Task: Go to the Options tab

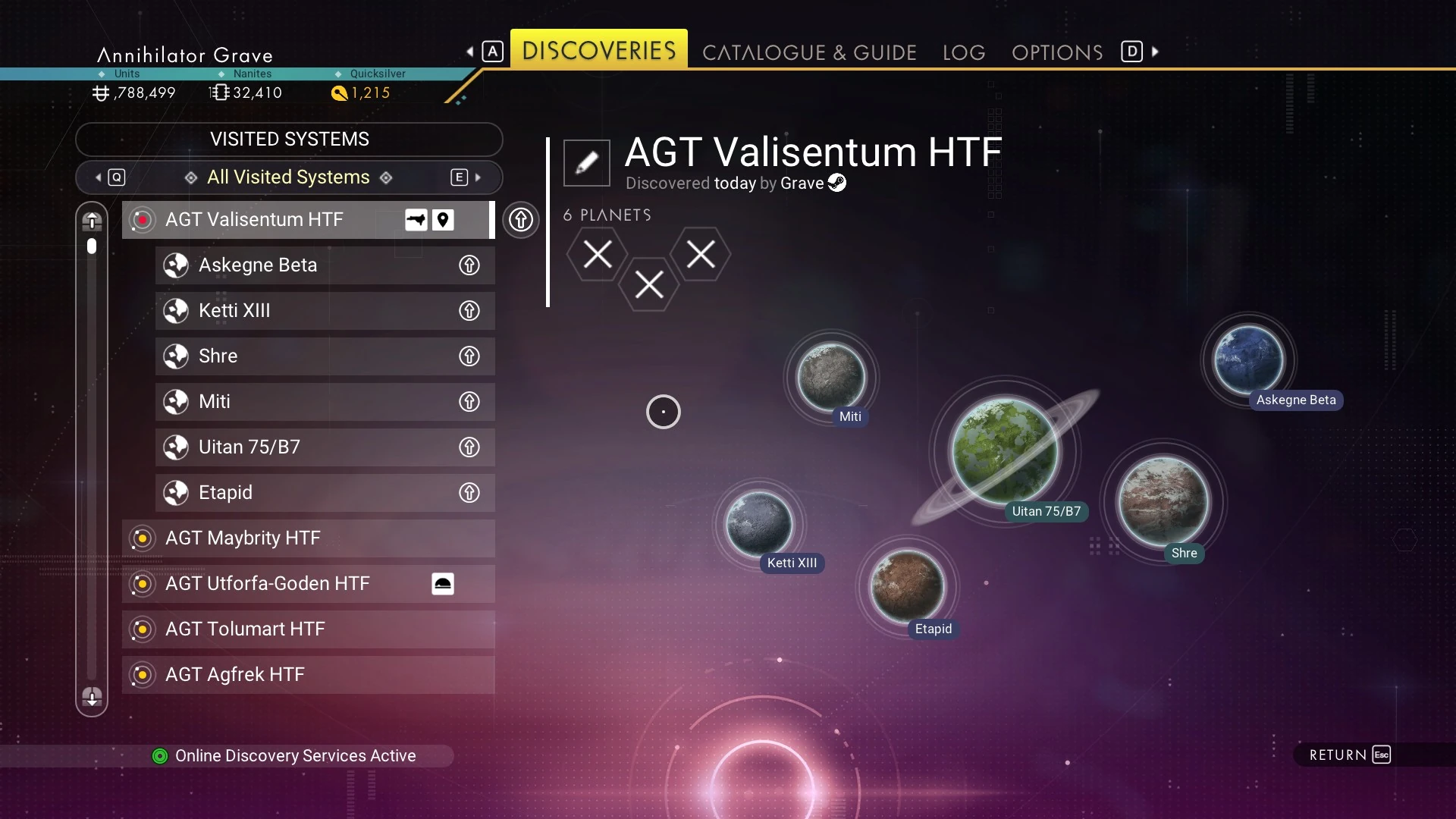Action: pos(1057,52)
